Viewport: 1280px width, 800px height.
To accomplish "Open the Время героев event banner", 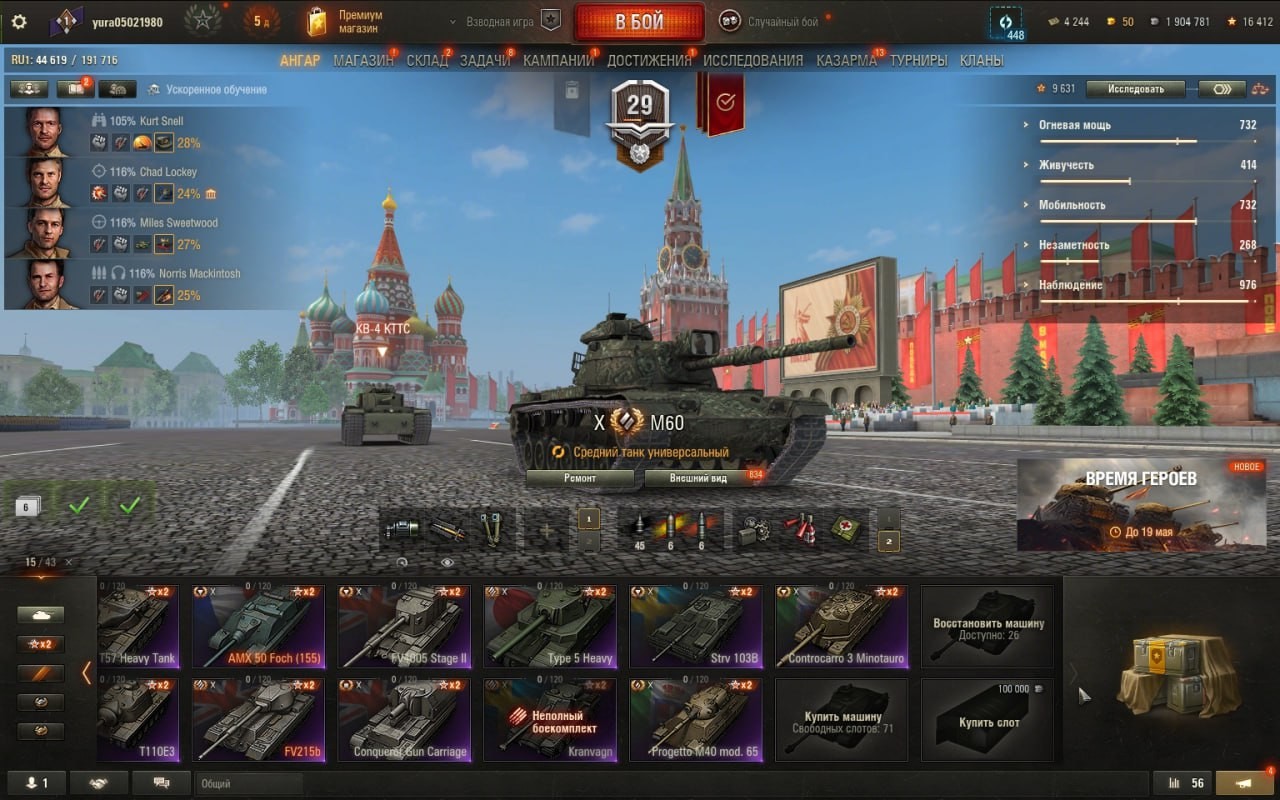I will tap(1141, 505).
